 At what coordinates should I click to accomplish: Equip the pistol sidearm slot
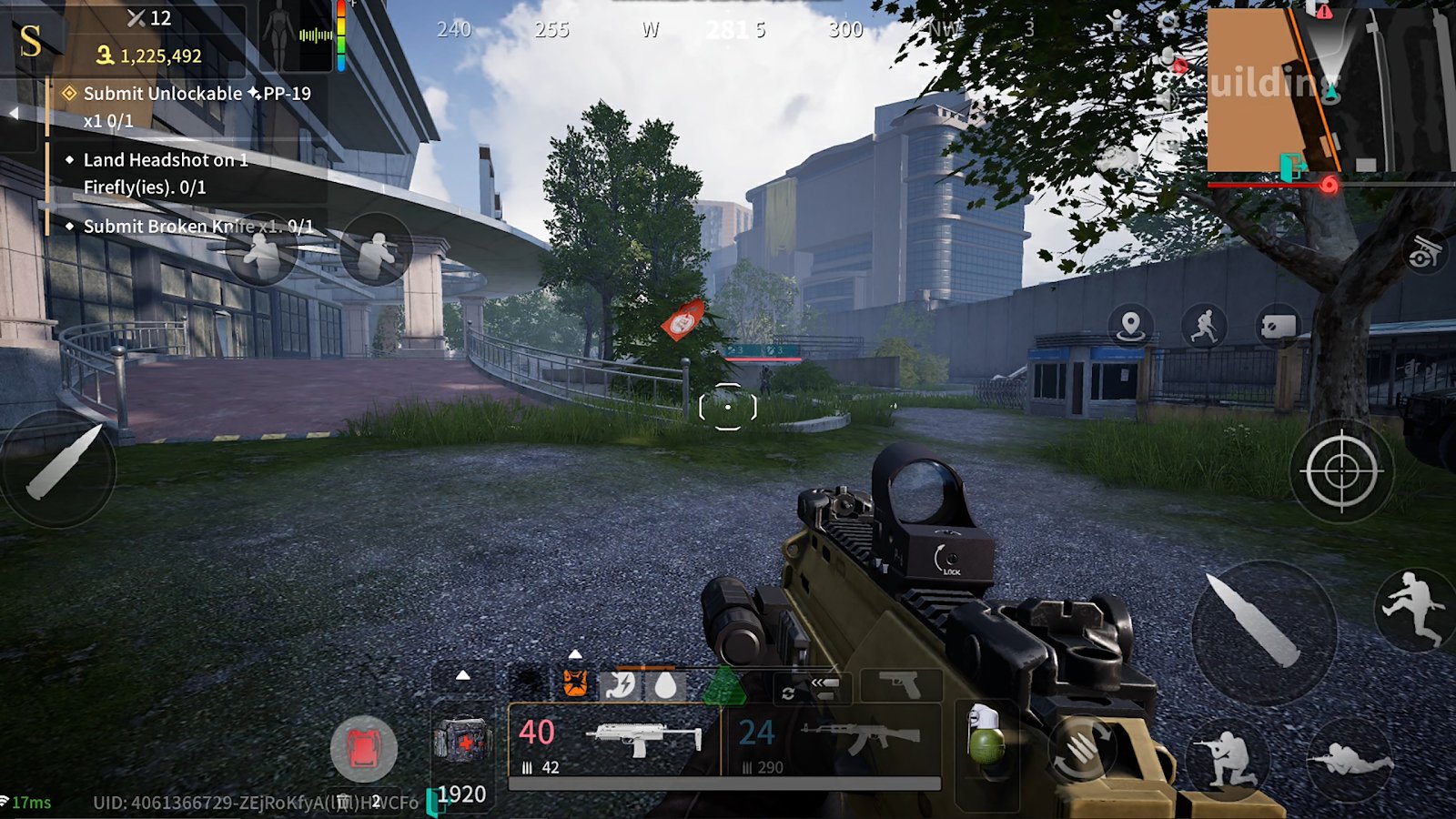click(900, 685)
